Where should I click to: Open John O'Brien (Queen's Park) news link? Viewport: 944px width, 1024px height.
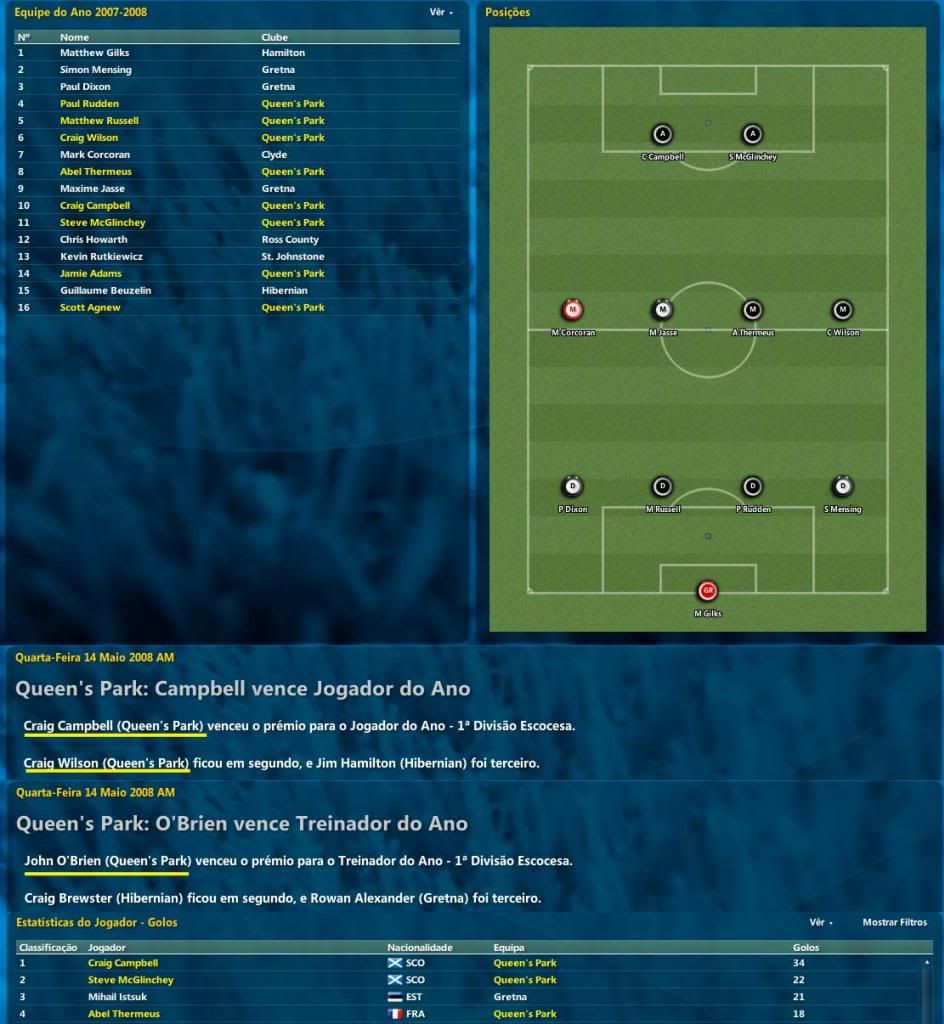tap(106, 860)
